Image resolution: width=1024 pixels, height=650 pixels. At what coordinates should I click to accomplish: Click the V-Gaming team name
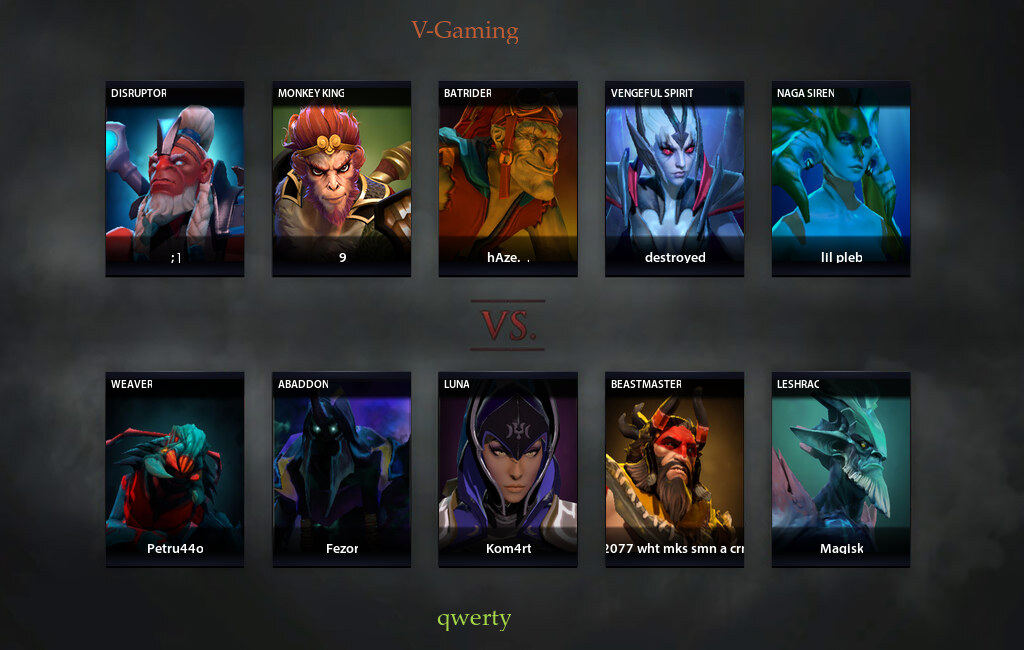[x=465, y=31]
